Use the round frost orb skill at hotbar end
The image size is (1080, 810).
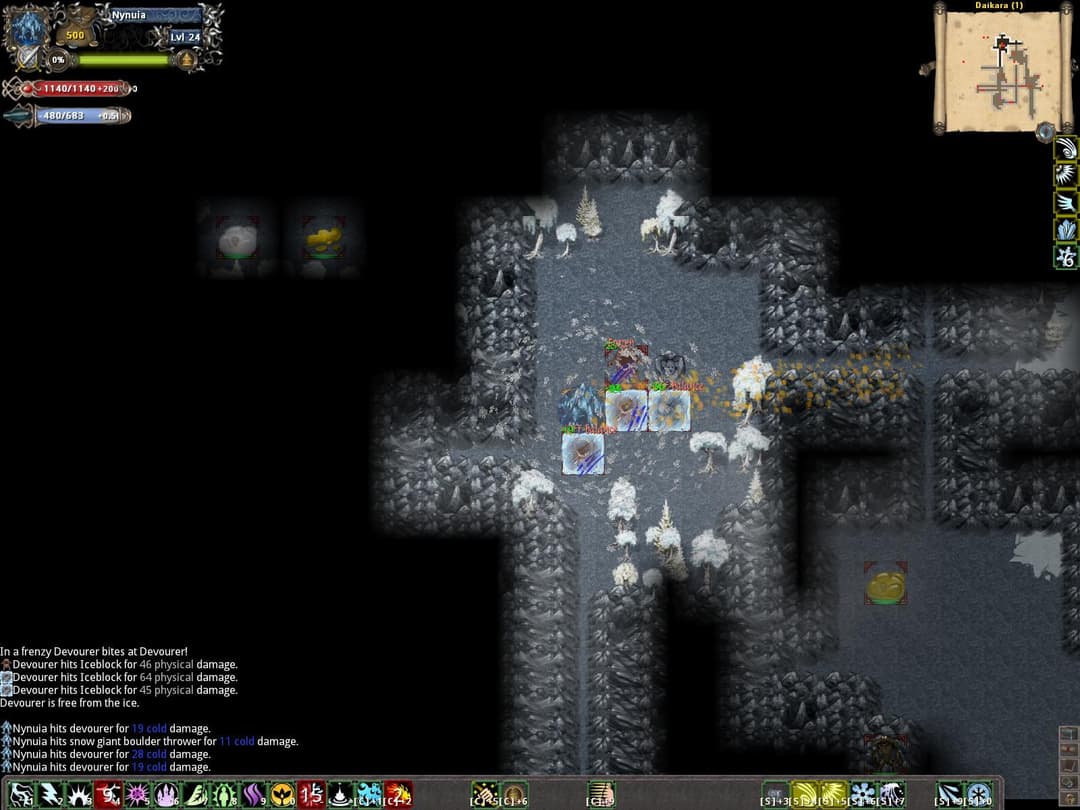[x=980, y=795]
